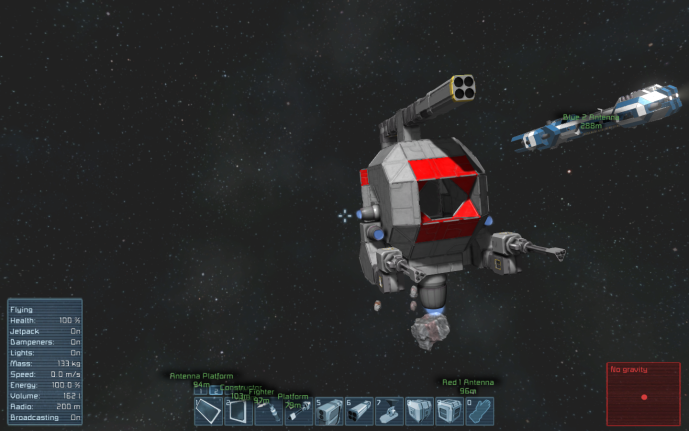Select the container block in slot 8
The image size is (689, 431).
pyautogui.click(x=419, y=411)
